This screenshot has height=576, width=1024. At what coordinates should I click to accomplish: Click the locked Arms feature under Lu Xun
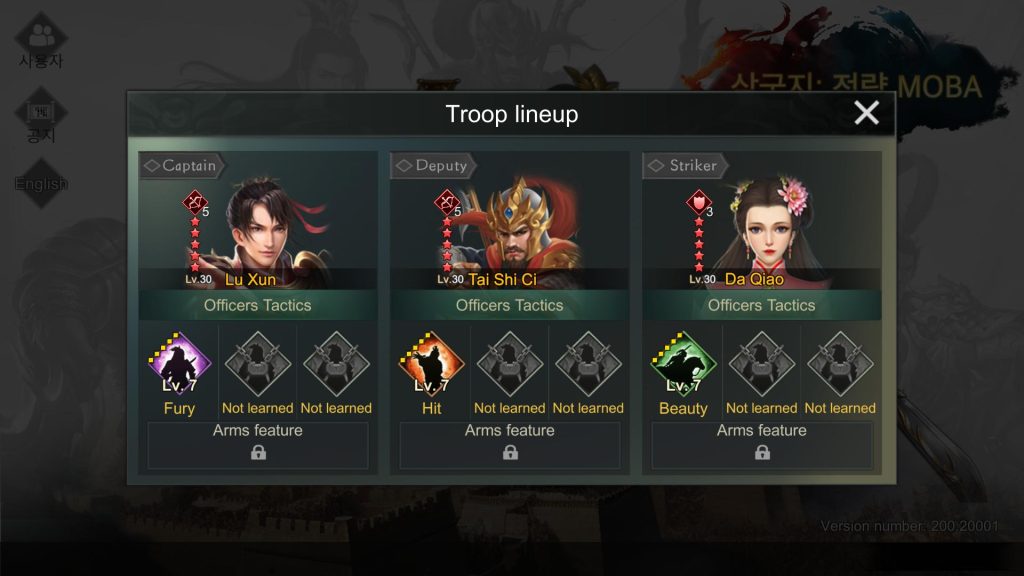coord(258,445)
